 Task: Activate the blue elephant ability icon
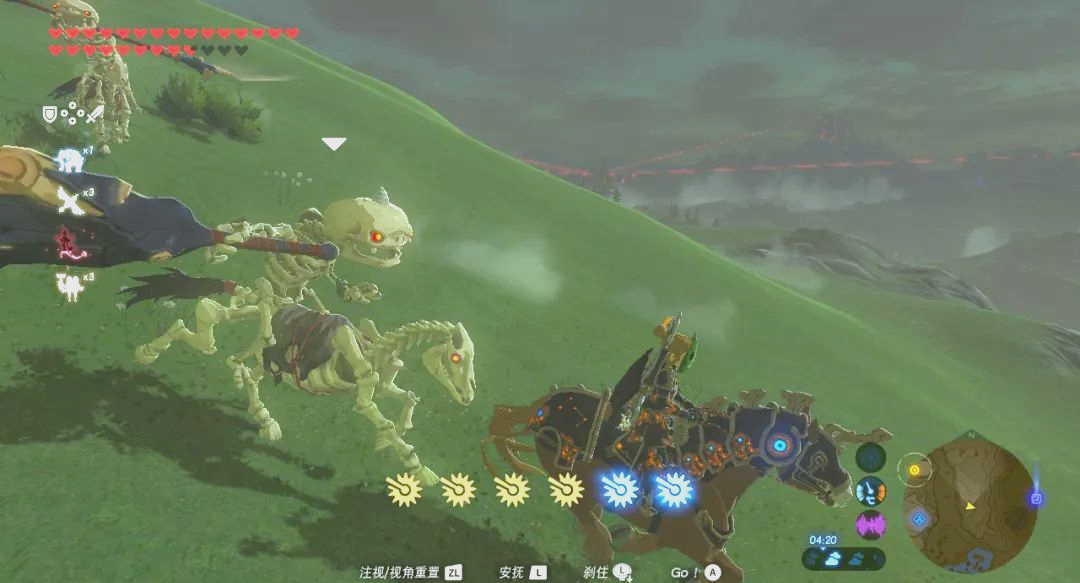(x=70, y=160)
